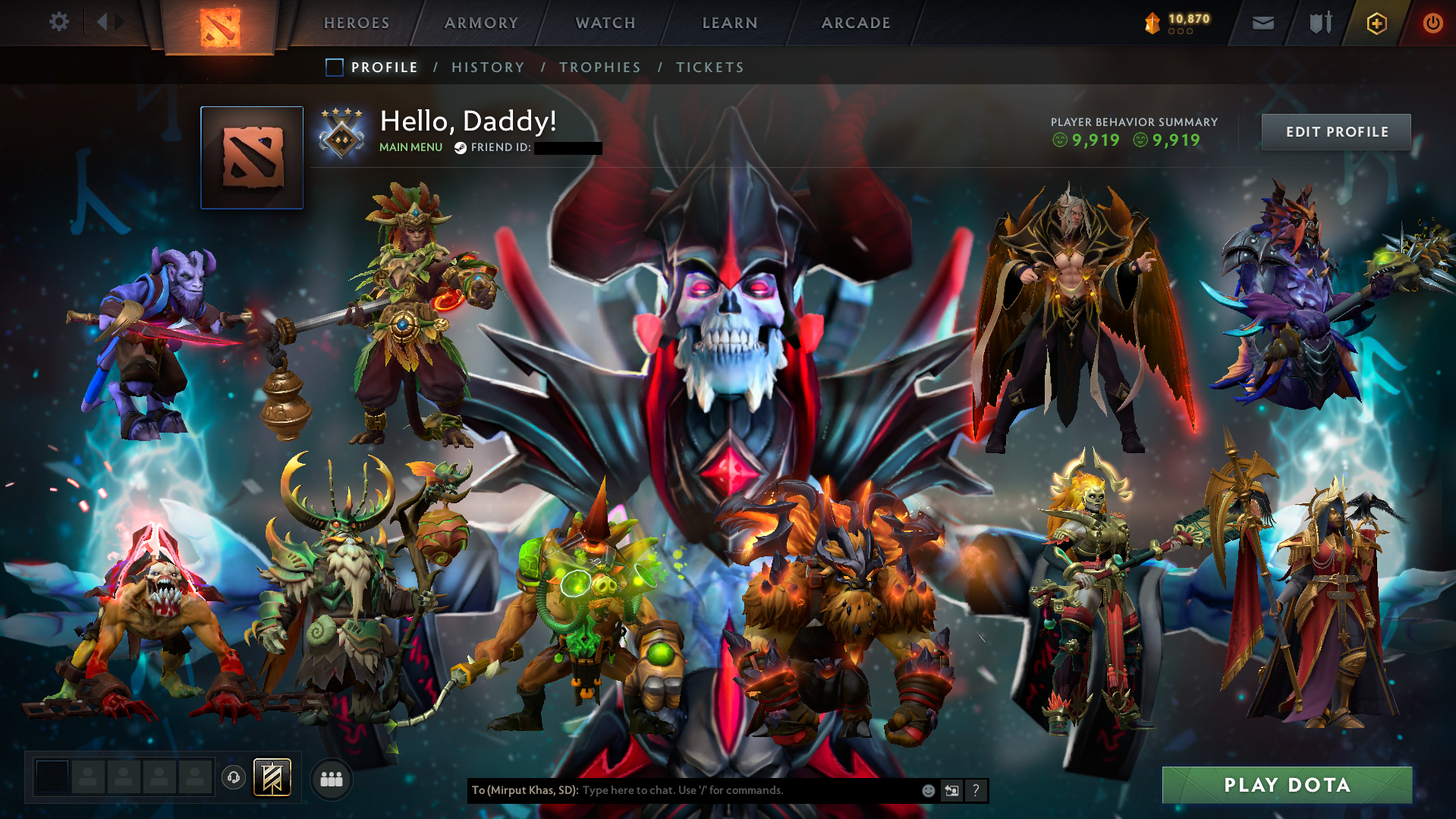Open the settings gear
Image resolution: width=1456 pixels, height=819 pixels.
click(x=59, y=22)
